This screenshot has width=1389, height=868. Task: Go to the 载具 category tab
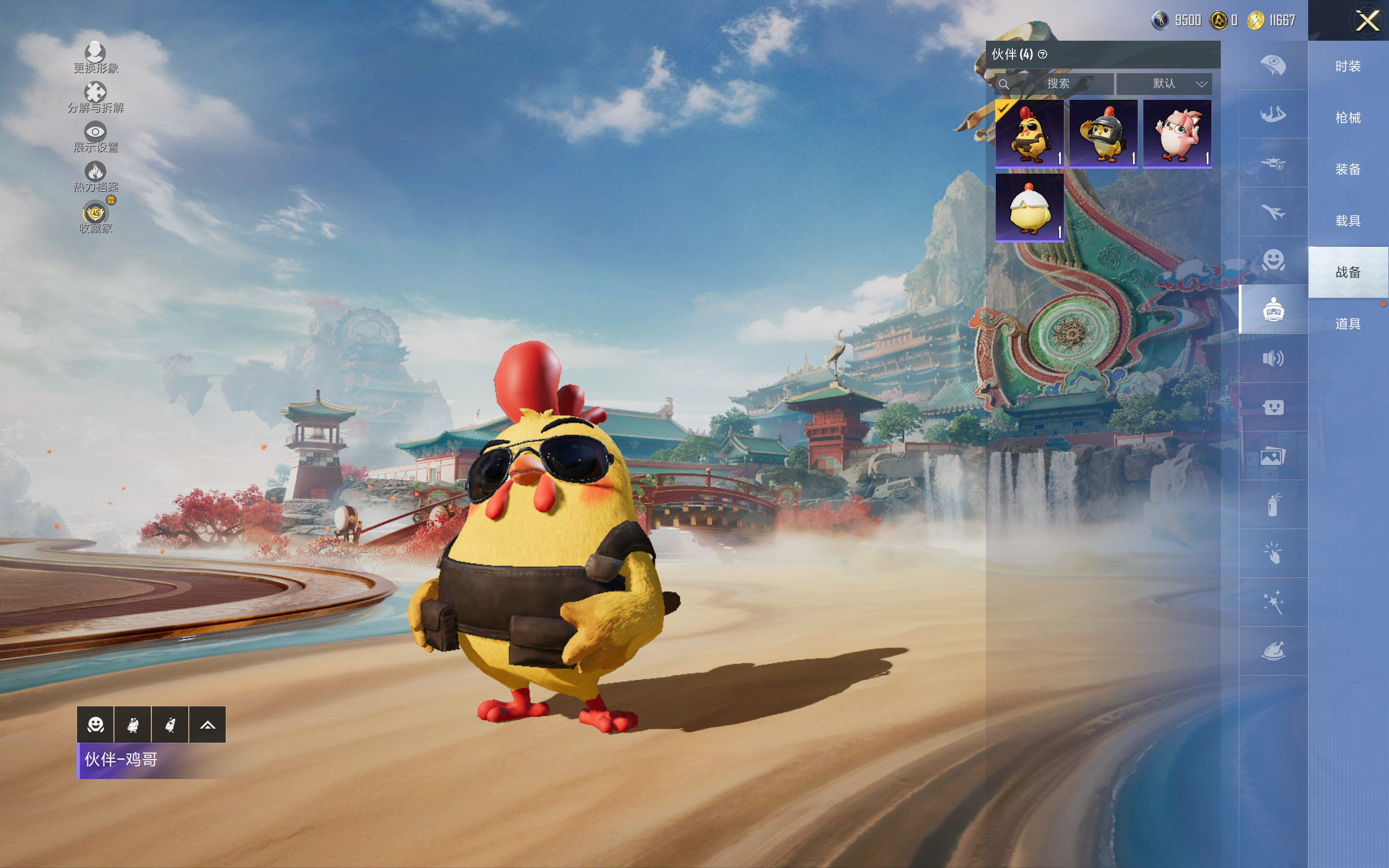(x=1348, y=221)
